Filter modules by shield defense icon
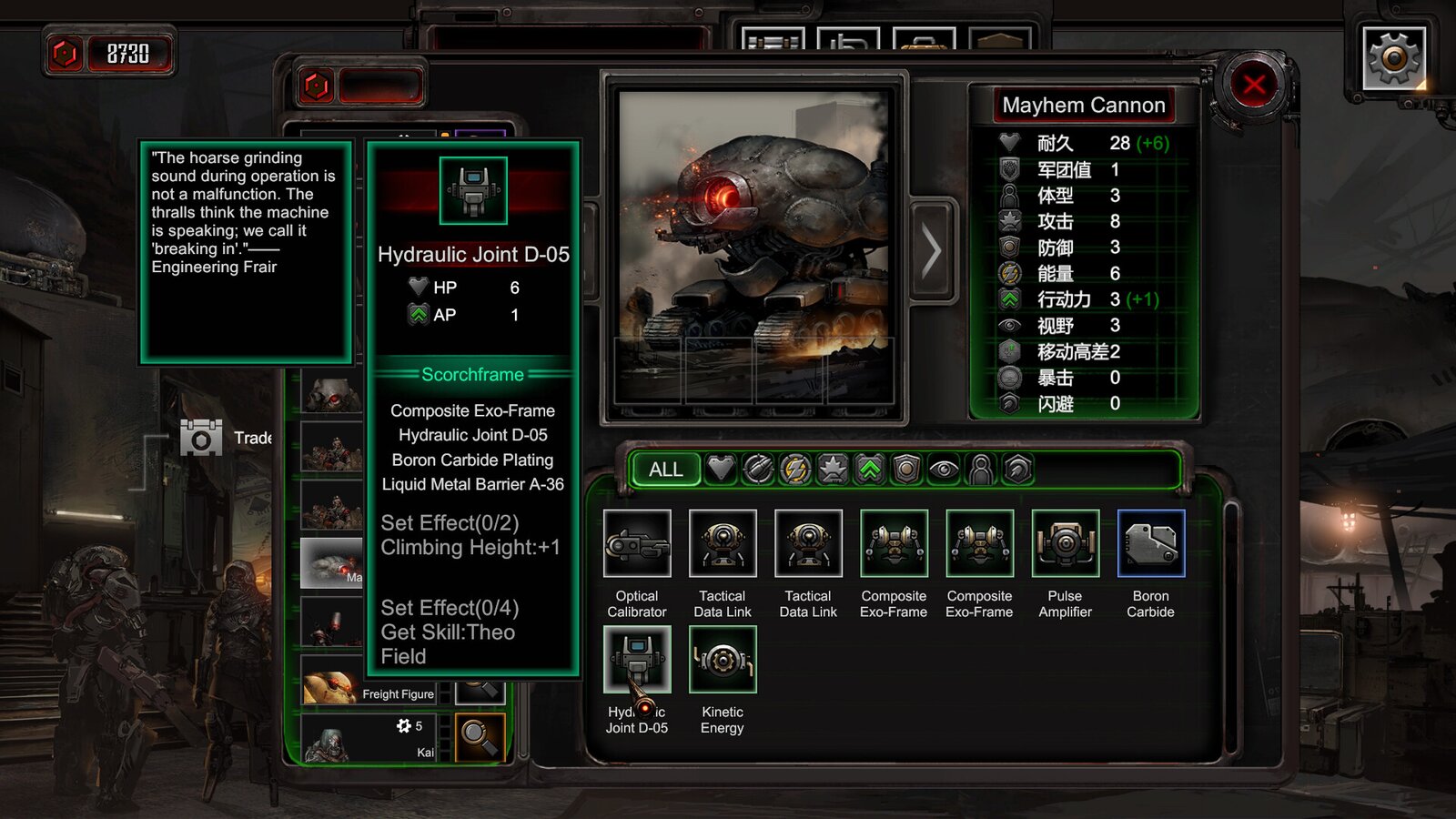Image resolution: width=1456 pixels, height=819 pixels. point(906,470)
